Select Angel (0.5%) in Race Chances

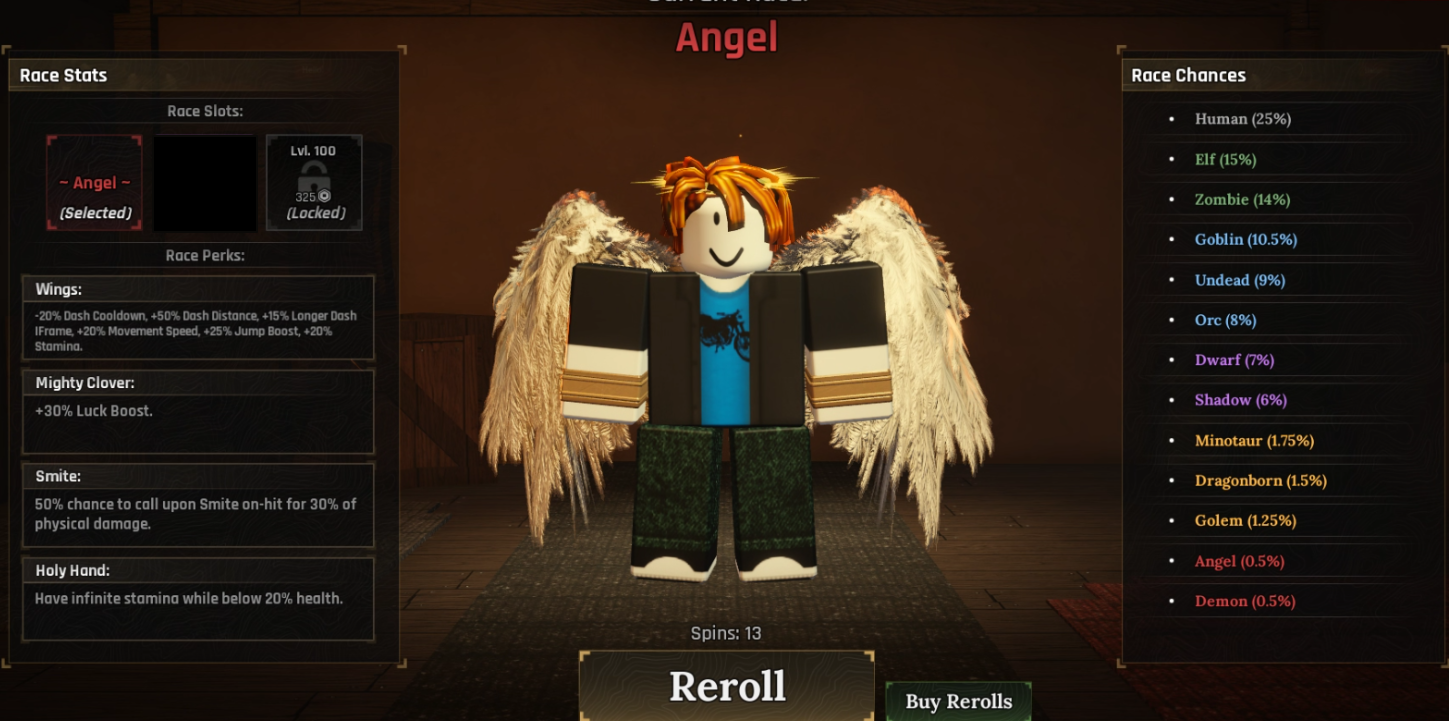[x=1239, y=561]
